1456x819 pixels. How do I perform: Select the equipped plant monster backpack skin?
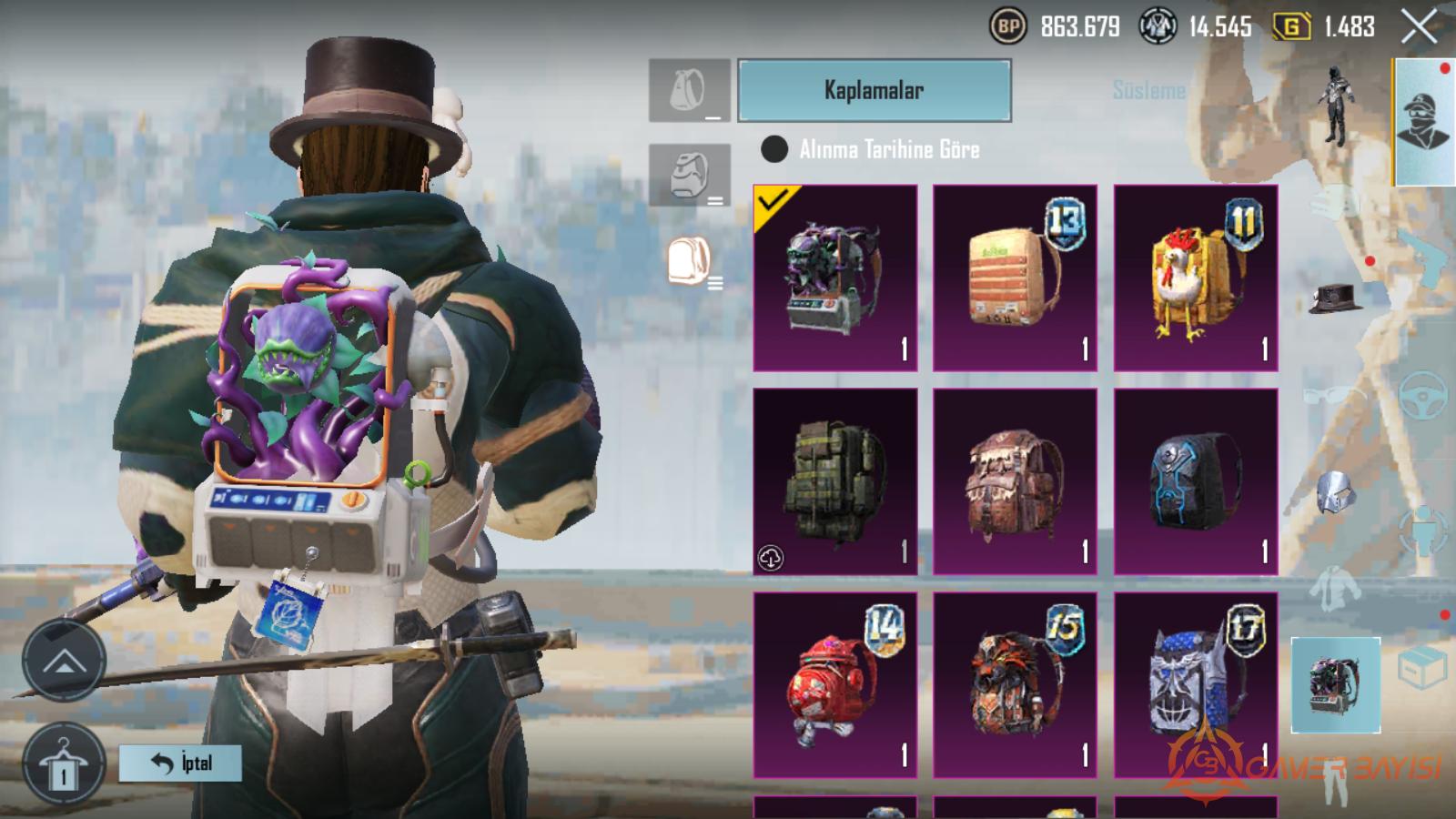coord(834,278)
